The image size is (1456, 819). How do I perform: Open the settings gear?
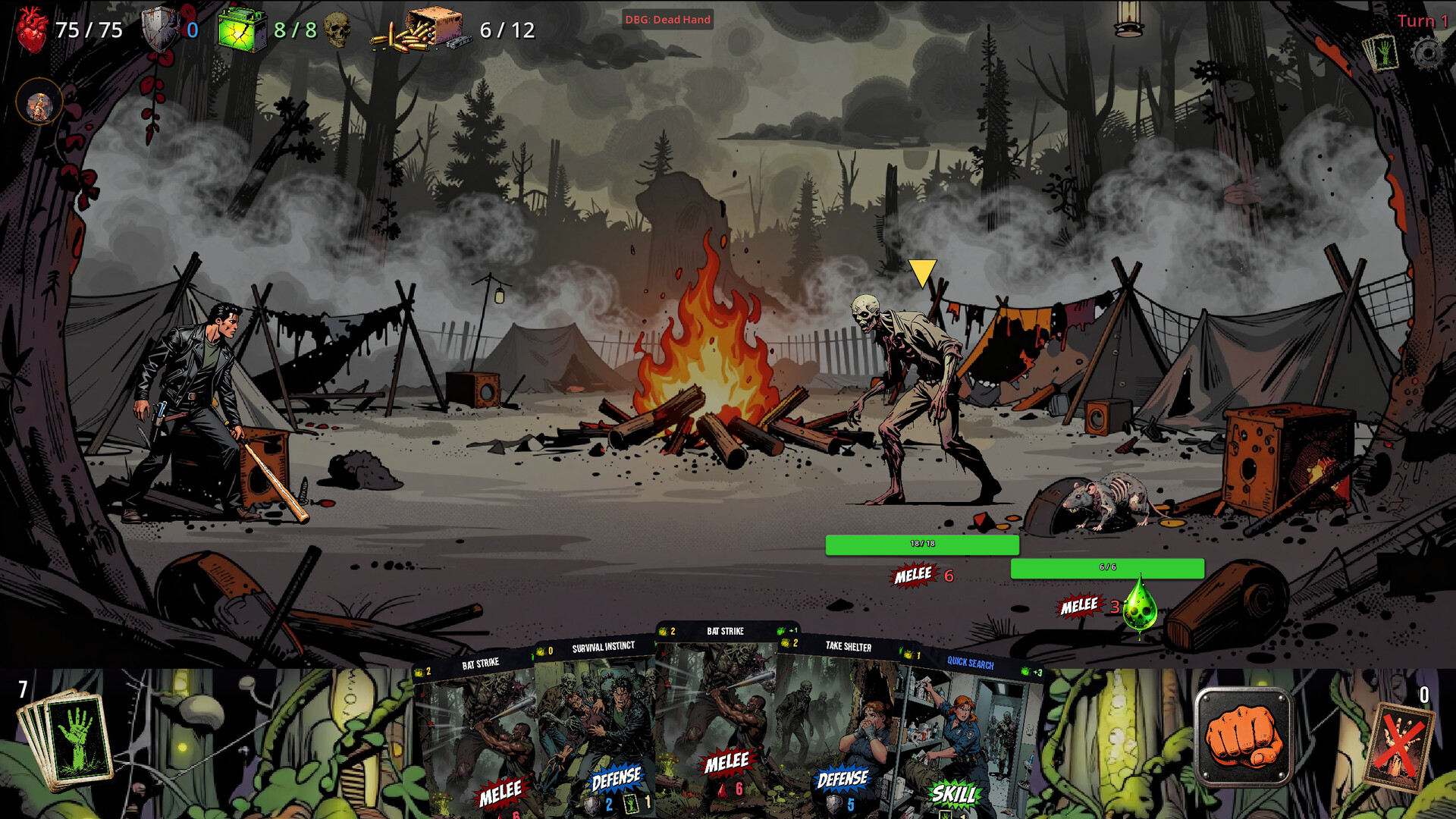coord(1428,55)
